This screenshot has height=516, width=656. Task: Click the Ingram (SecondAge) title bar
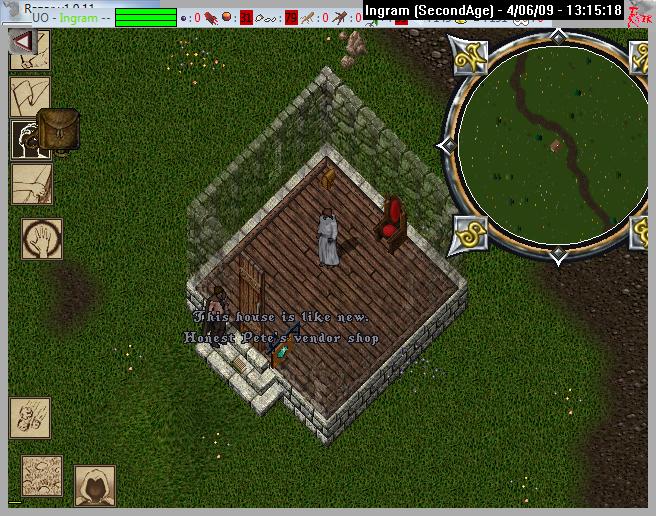491,11
